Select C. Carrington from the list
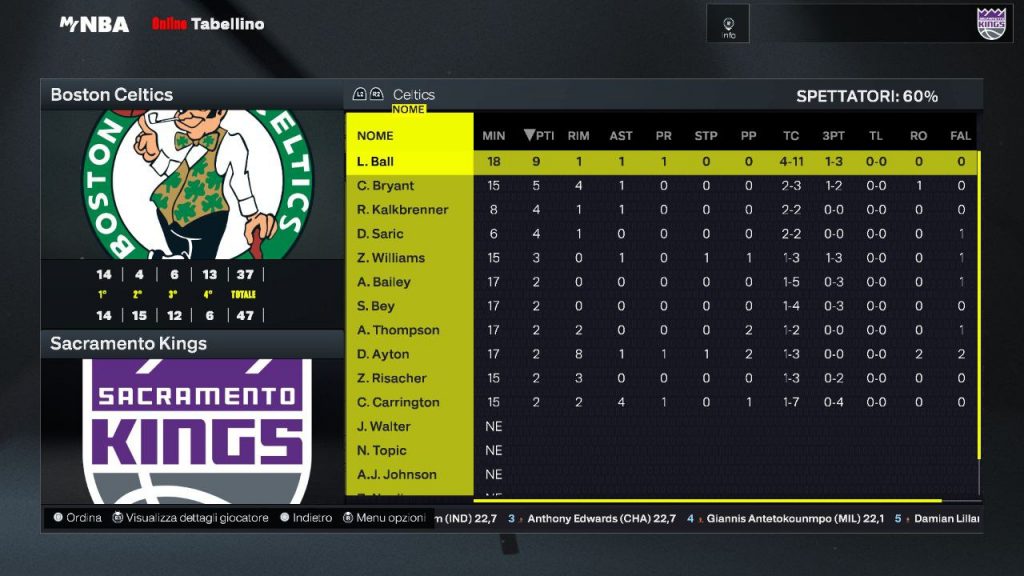This screenshot has width=1024, height=576. coord(398,402)
